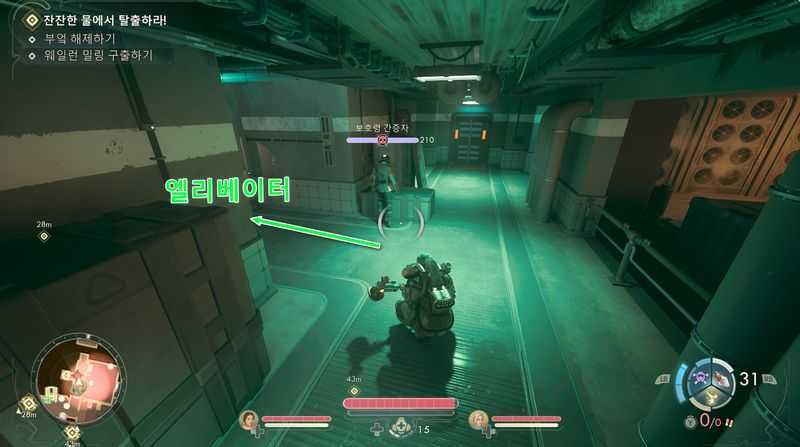Click the 43m objective waypoint marker

[x=353, y=390]
